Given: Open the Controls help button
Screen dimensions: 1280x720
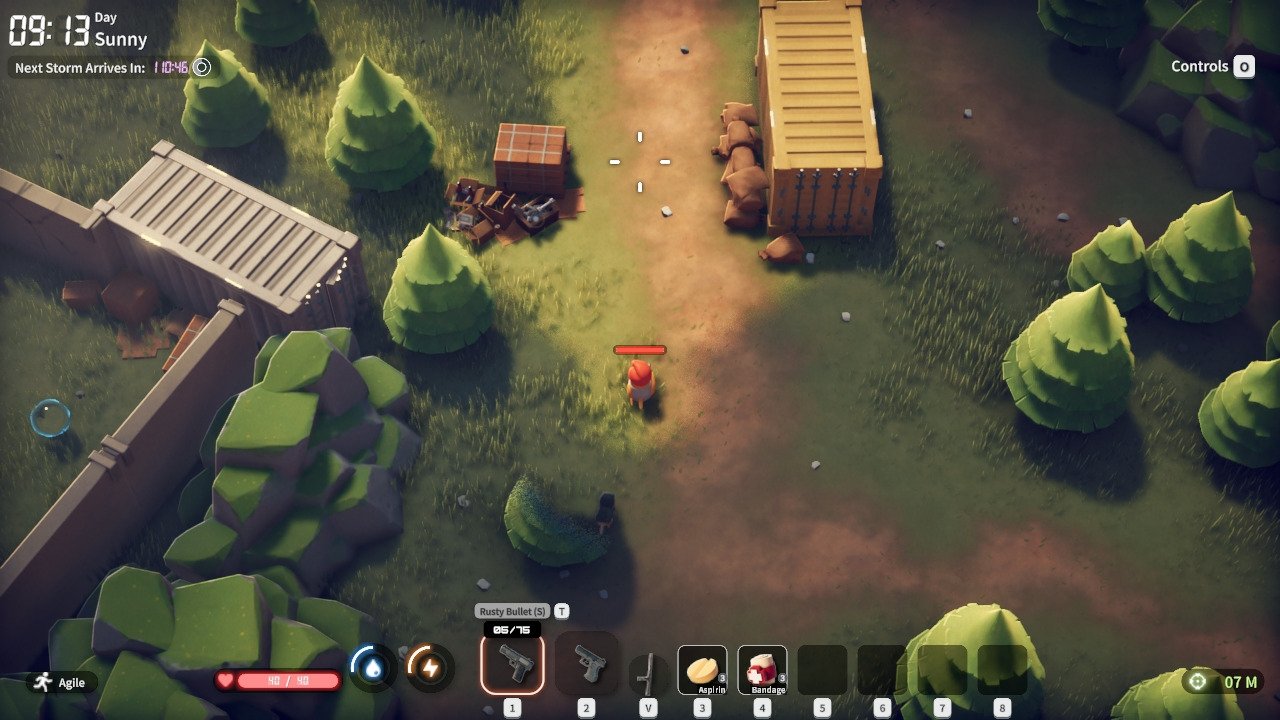Looking at the screenshot, I should [1243, 67].
